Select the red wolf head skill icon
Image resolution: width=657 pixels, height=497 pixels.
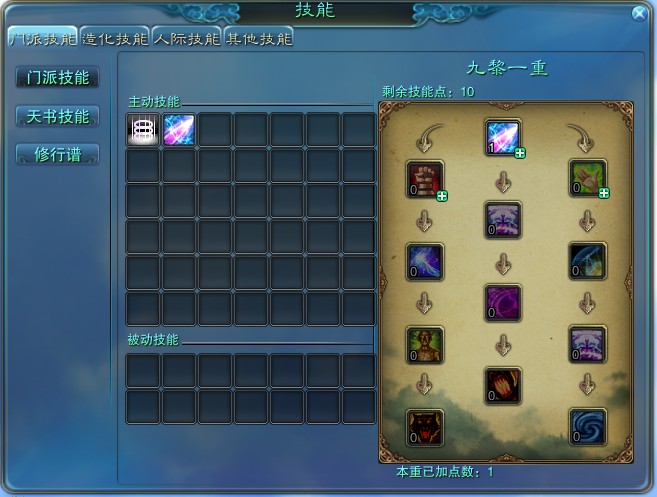[x=424, y=426]
